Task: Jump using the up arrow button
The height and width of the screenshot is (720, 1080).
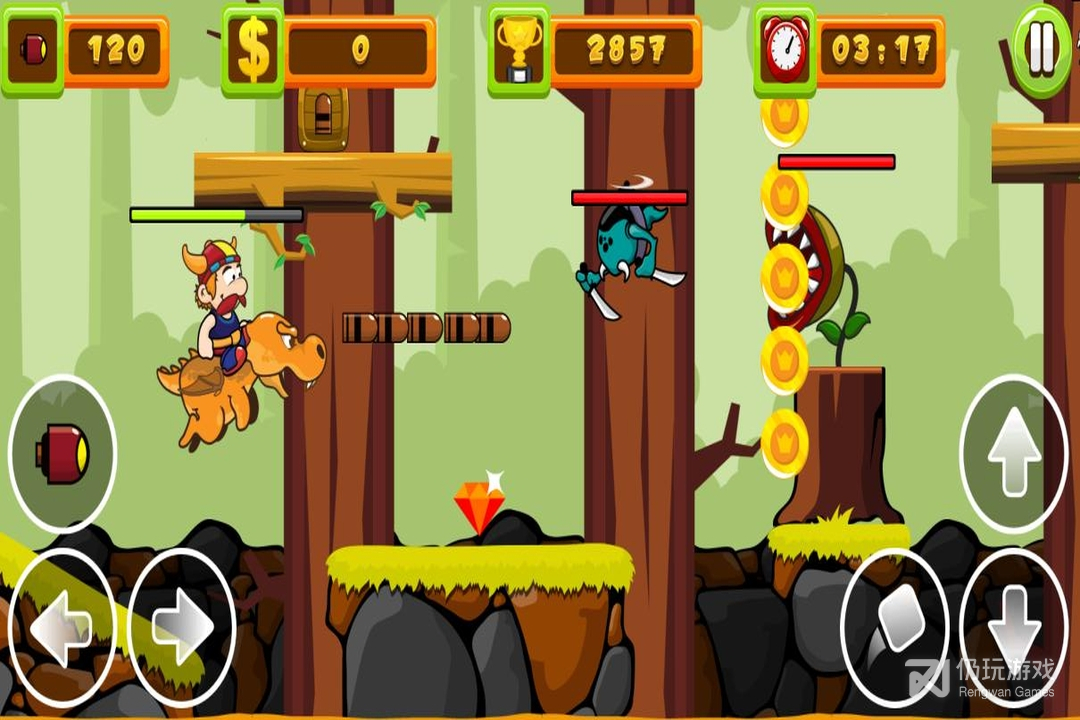Action: 1014,454
